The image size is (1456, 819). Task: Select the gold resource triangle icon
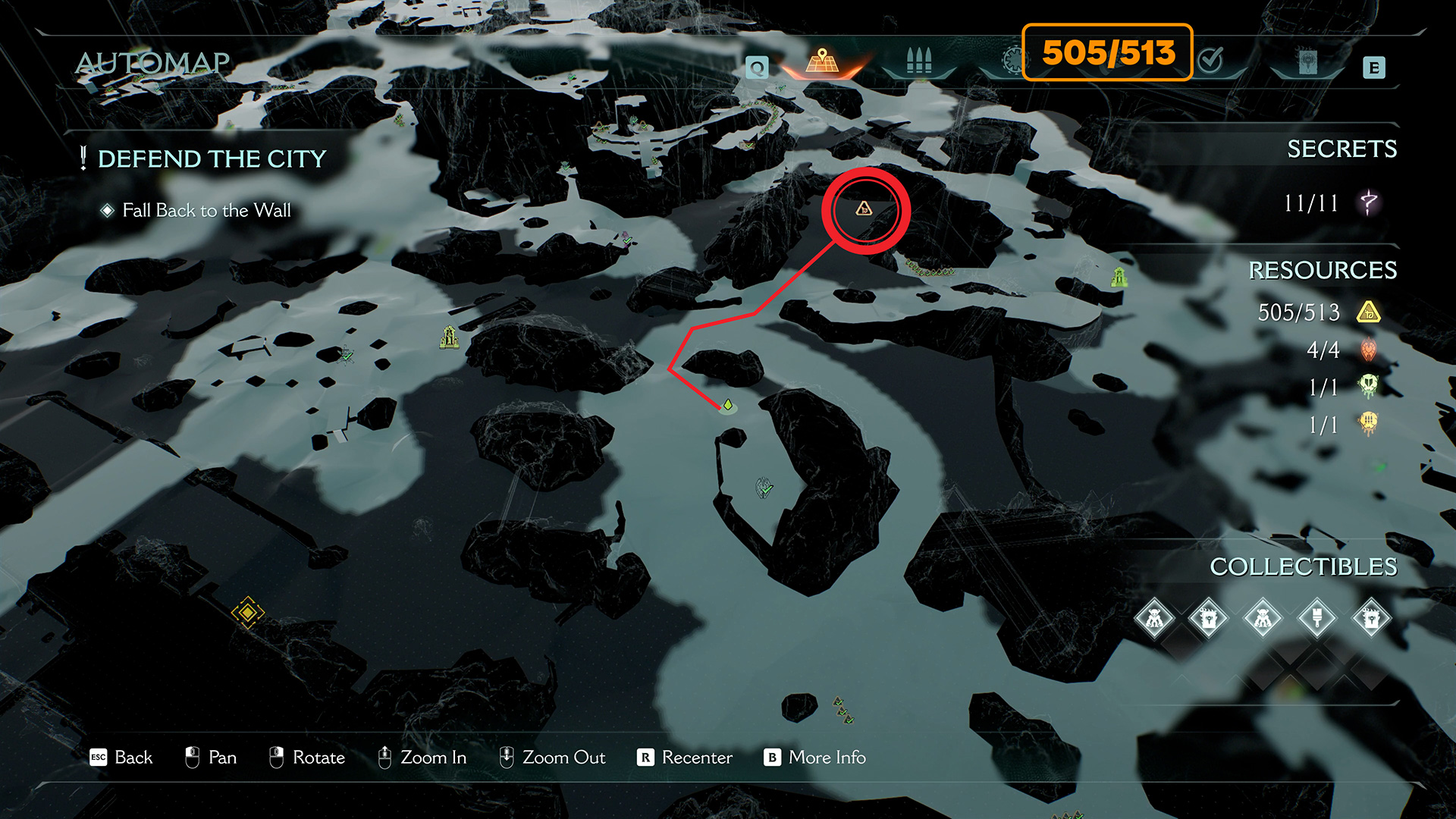pos(1368,312)
